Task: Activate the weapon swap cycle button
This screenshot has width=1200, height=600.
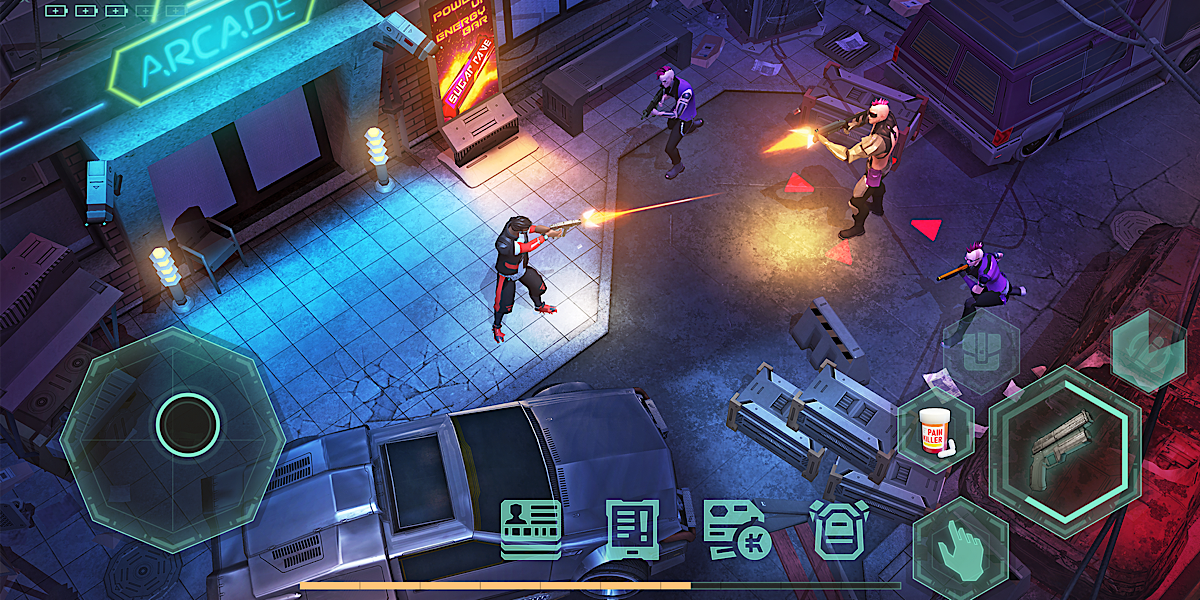Action: tap(1148, 351)
